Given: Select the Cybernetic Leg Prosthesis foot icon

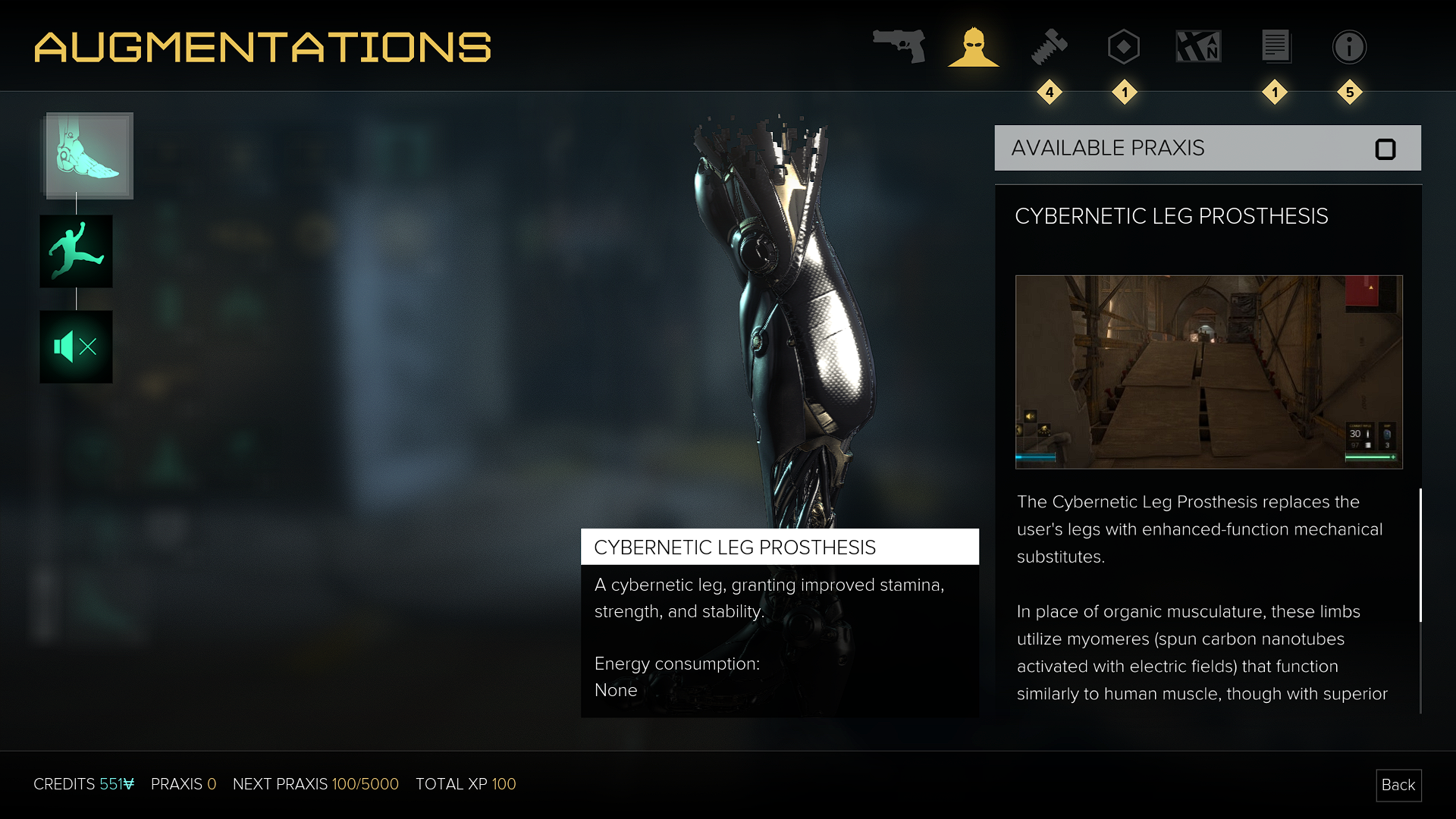Looking at the screenshot, I should tap(89, 155).
